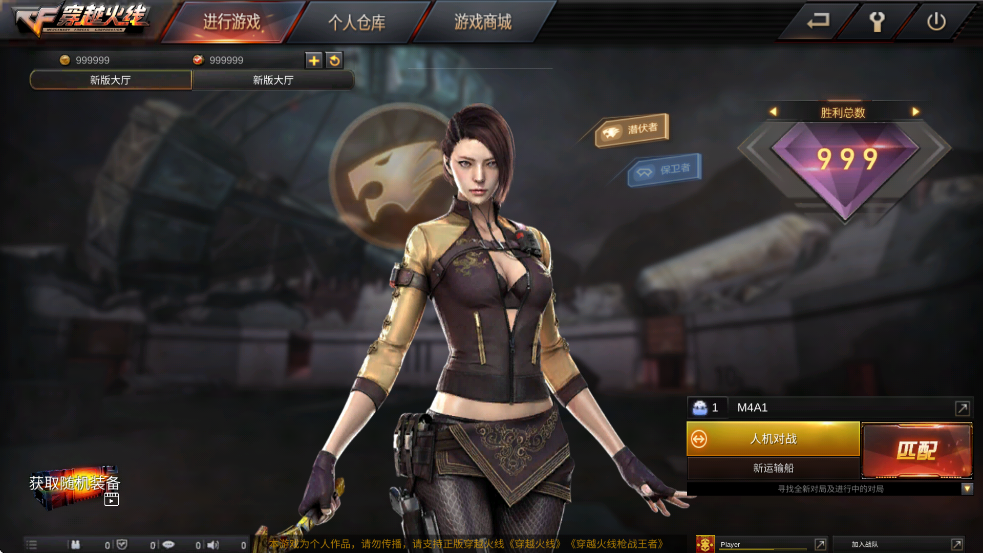Screen dimensions: 983x553
Task: Click the power exit button
Action: coord(936,21)
